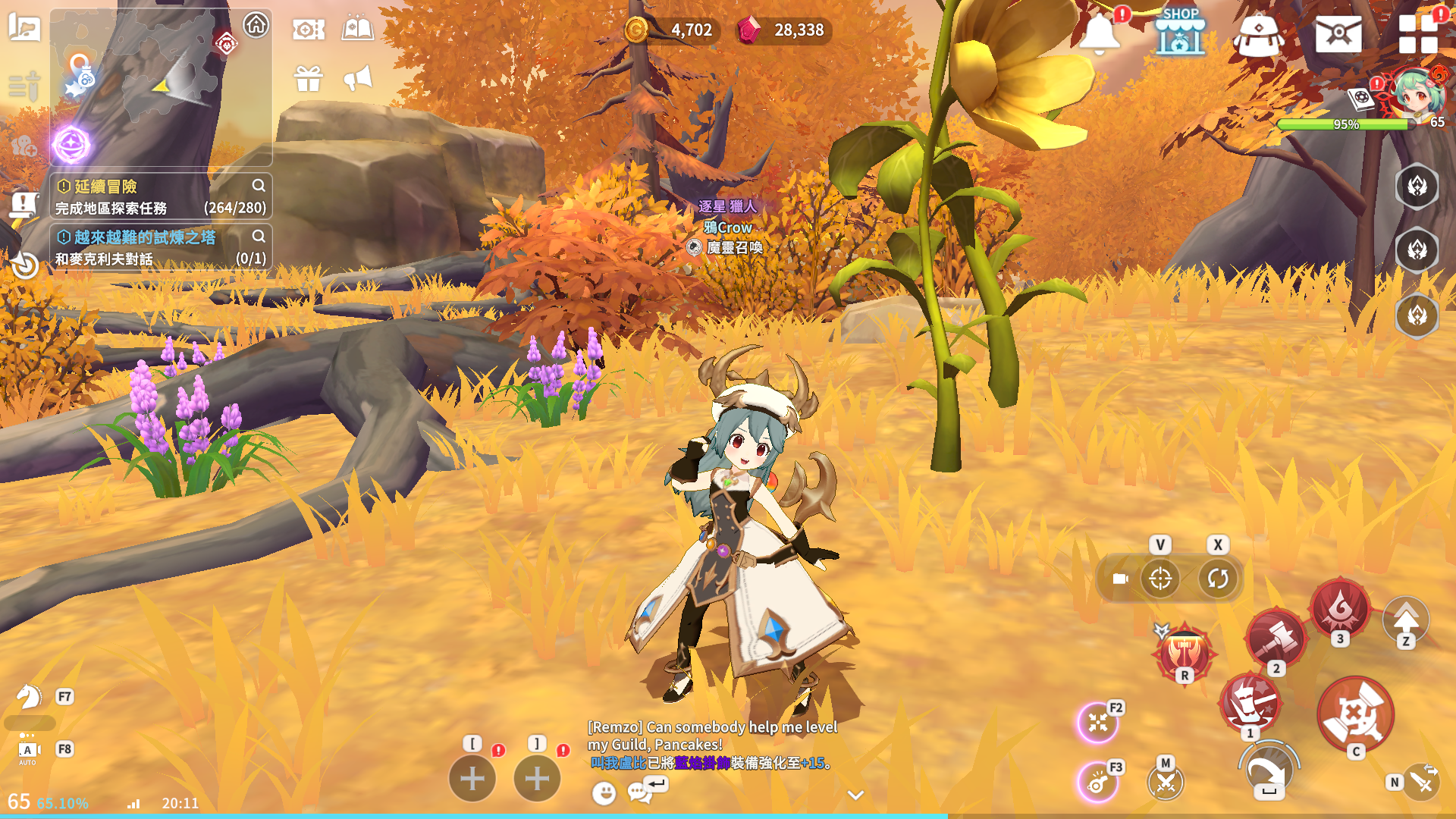Screen dimensions: 1456x819
Task: Open the backpack inventory
Action: tap(1258, 36)
